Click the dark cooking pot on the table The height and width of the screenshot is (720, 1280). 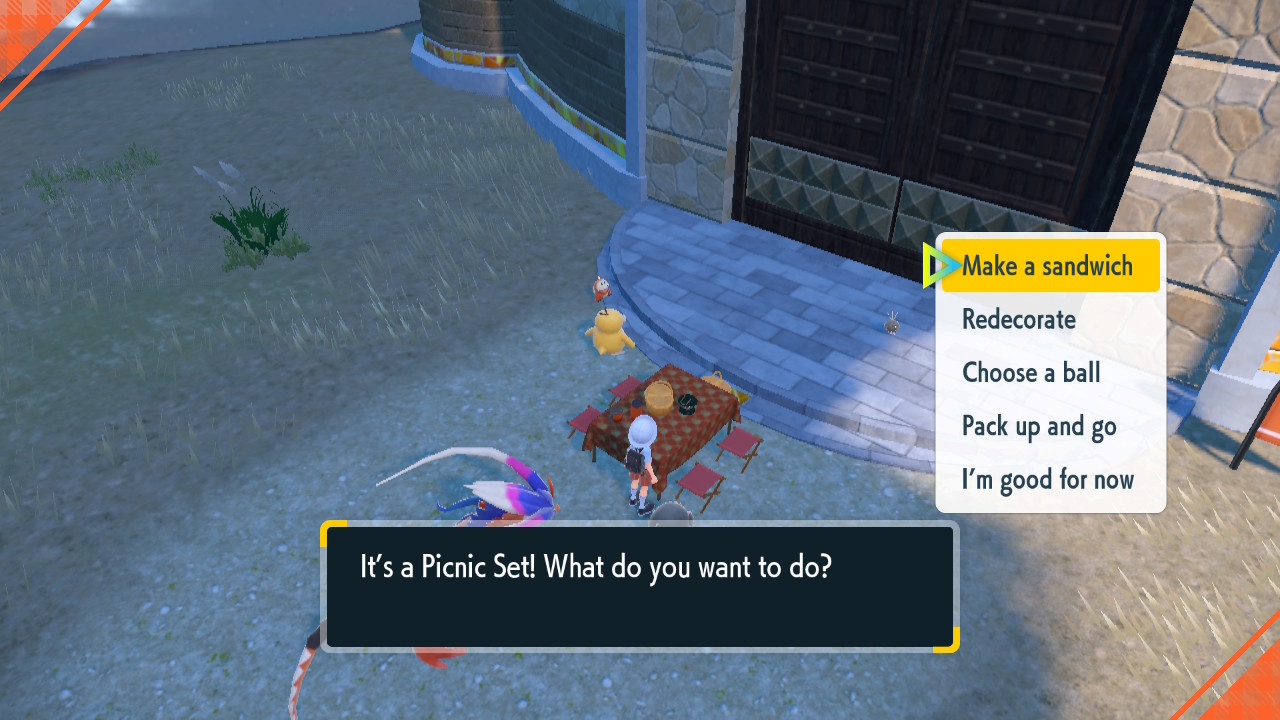click(686, 404)
